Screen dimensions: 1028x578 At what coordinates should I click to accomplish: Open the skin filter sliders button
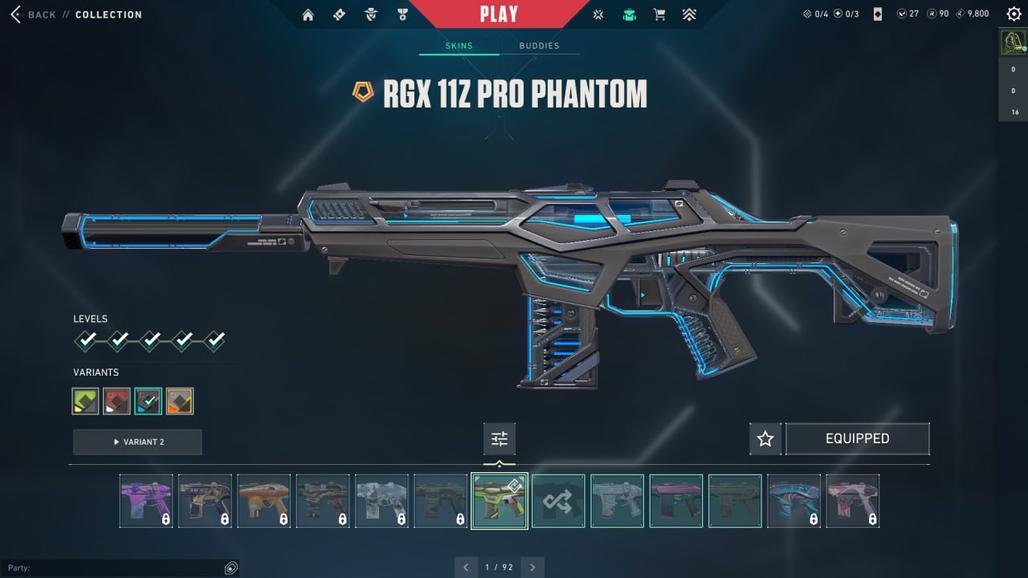[499, 438]
